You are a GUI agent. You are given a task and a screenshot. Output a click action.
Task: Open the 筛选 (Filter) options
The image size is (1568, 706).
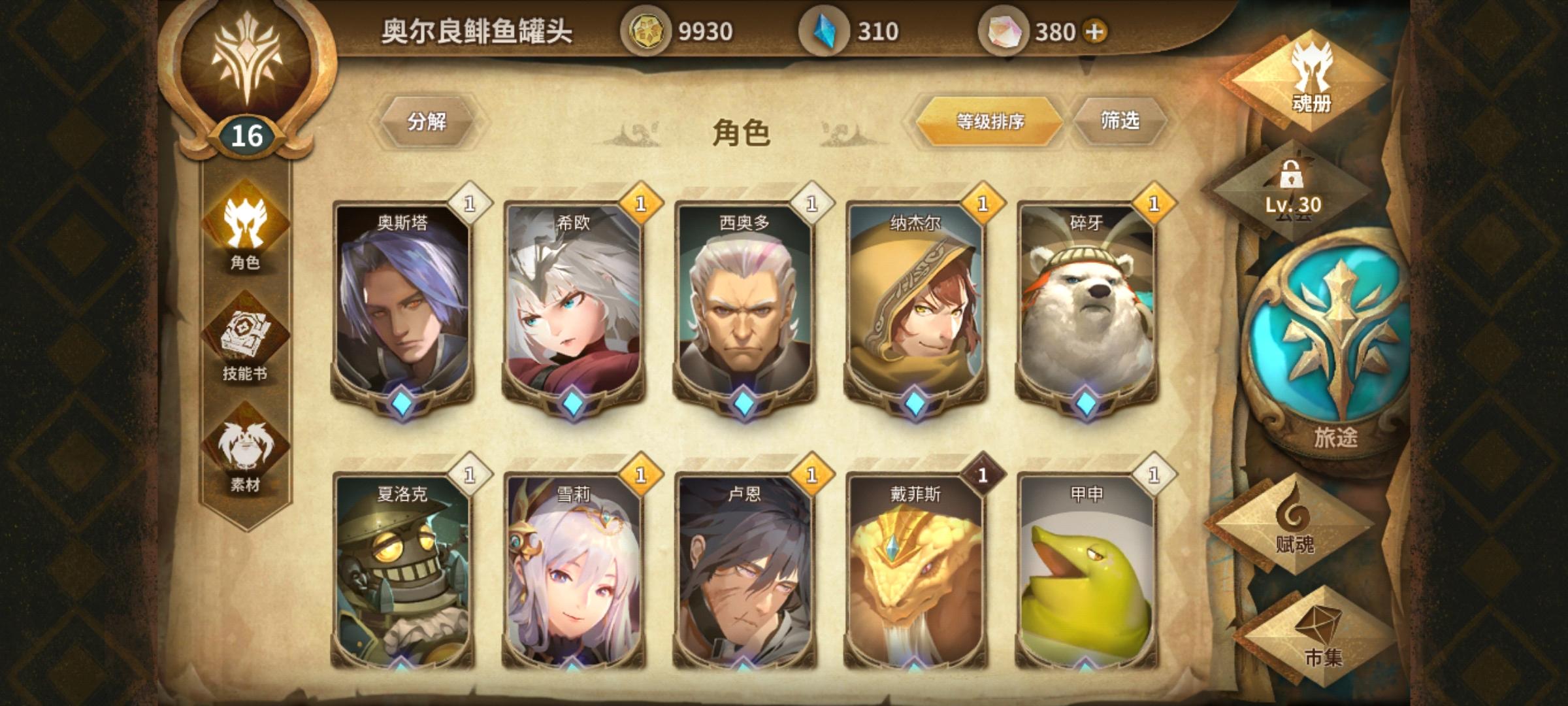(x=1121, y=122)
